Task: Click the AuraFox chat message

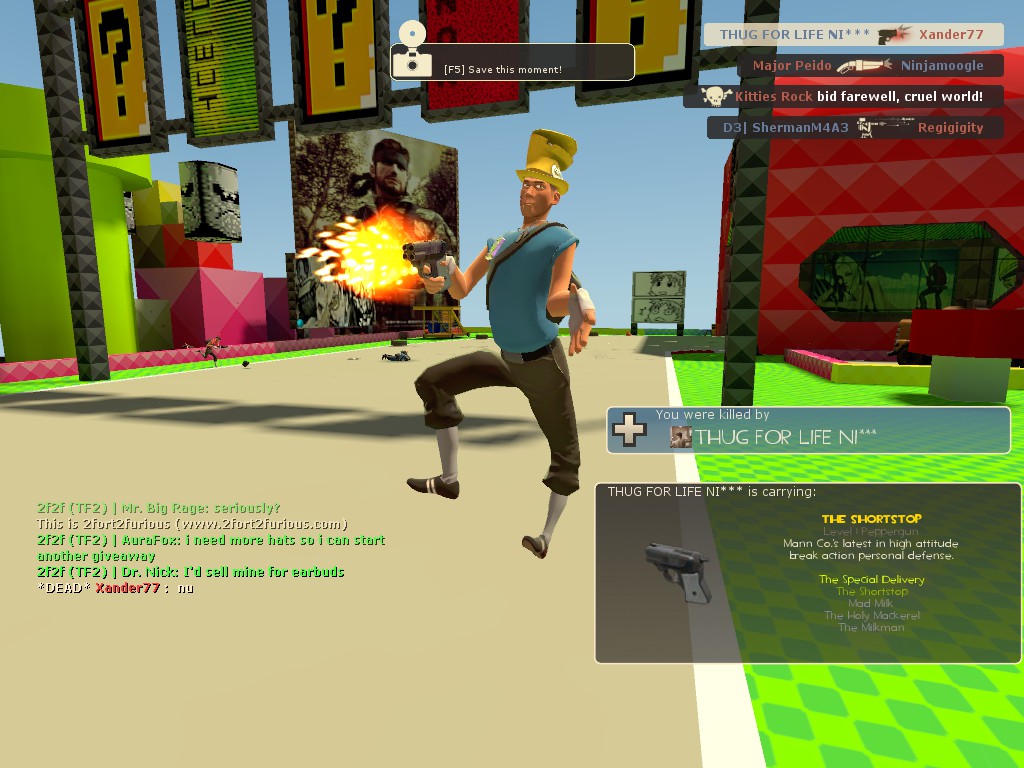Action: (211, 547)
